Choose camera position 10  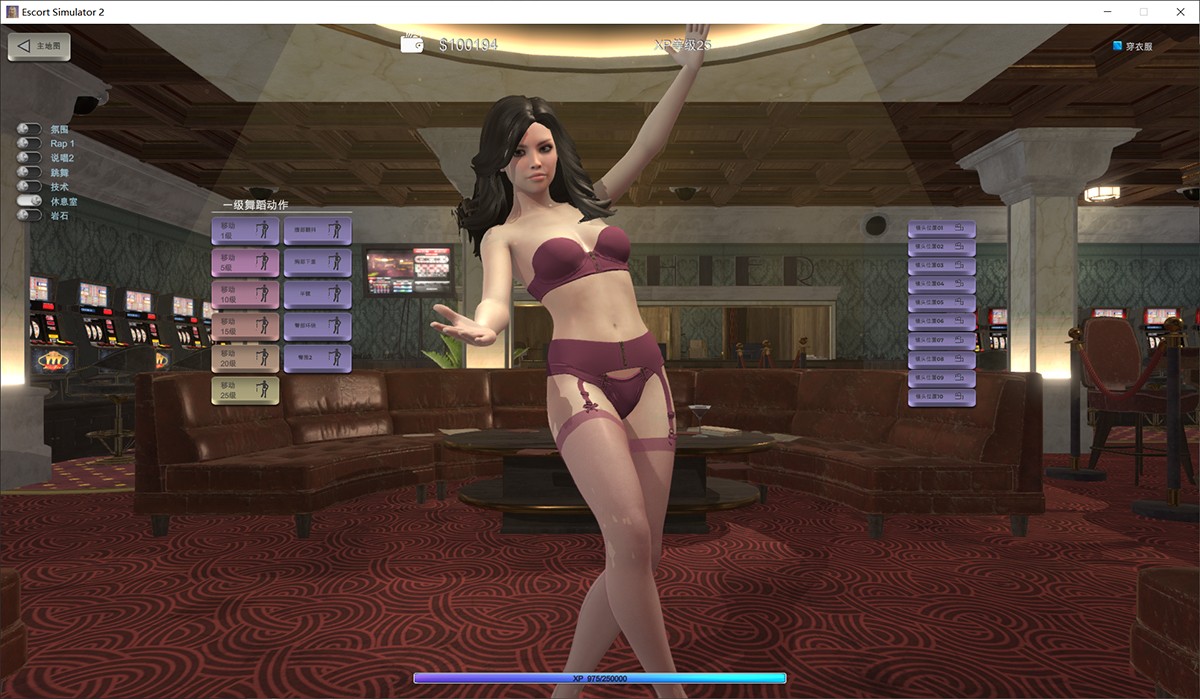[x=941, y=397]
